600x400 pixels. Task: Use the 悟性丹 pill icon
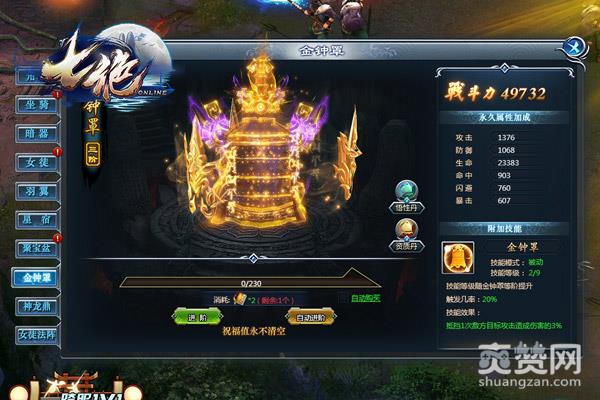click(x=406, y=193)
